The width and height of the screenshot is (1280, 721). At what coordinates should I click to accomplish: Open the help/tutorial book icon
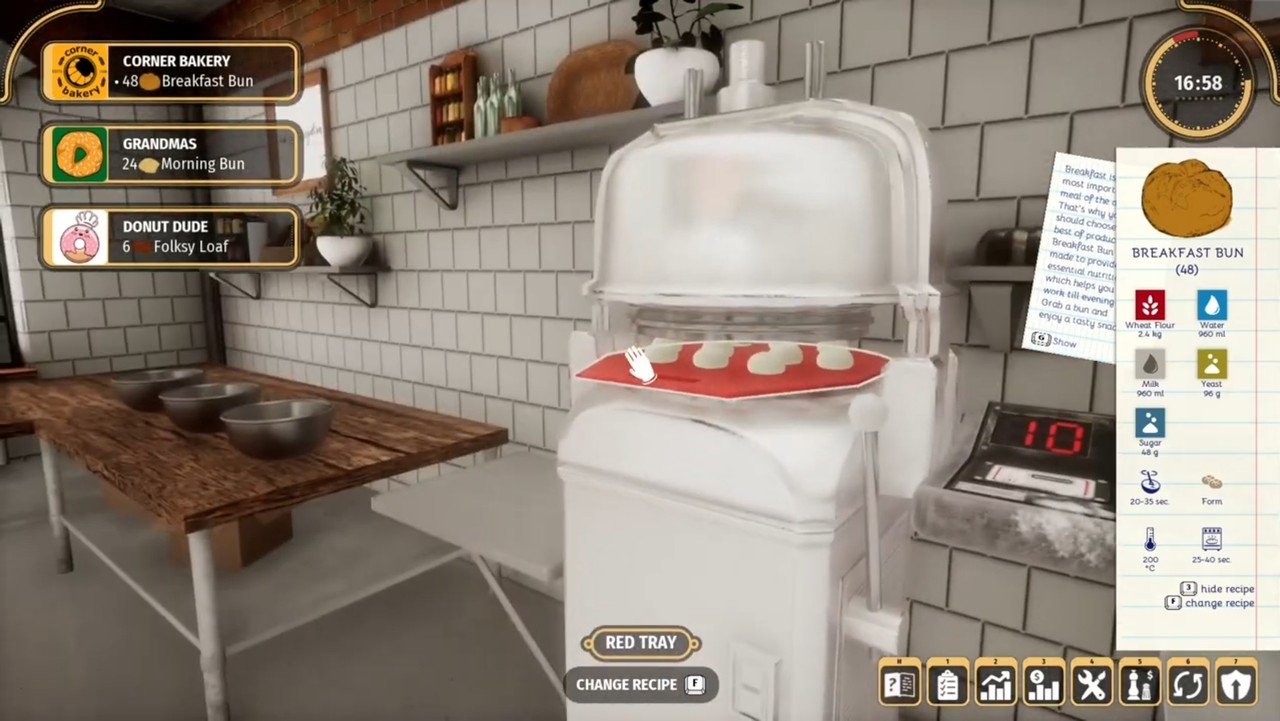[900, 683]
